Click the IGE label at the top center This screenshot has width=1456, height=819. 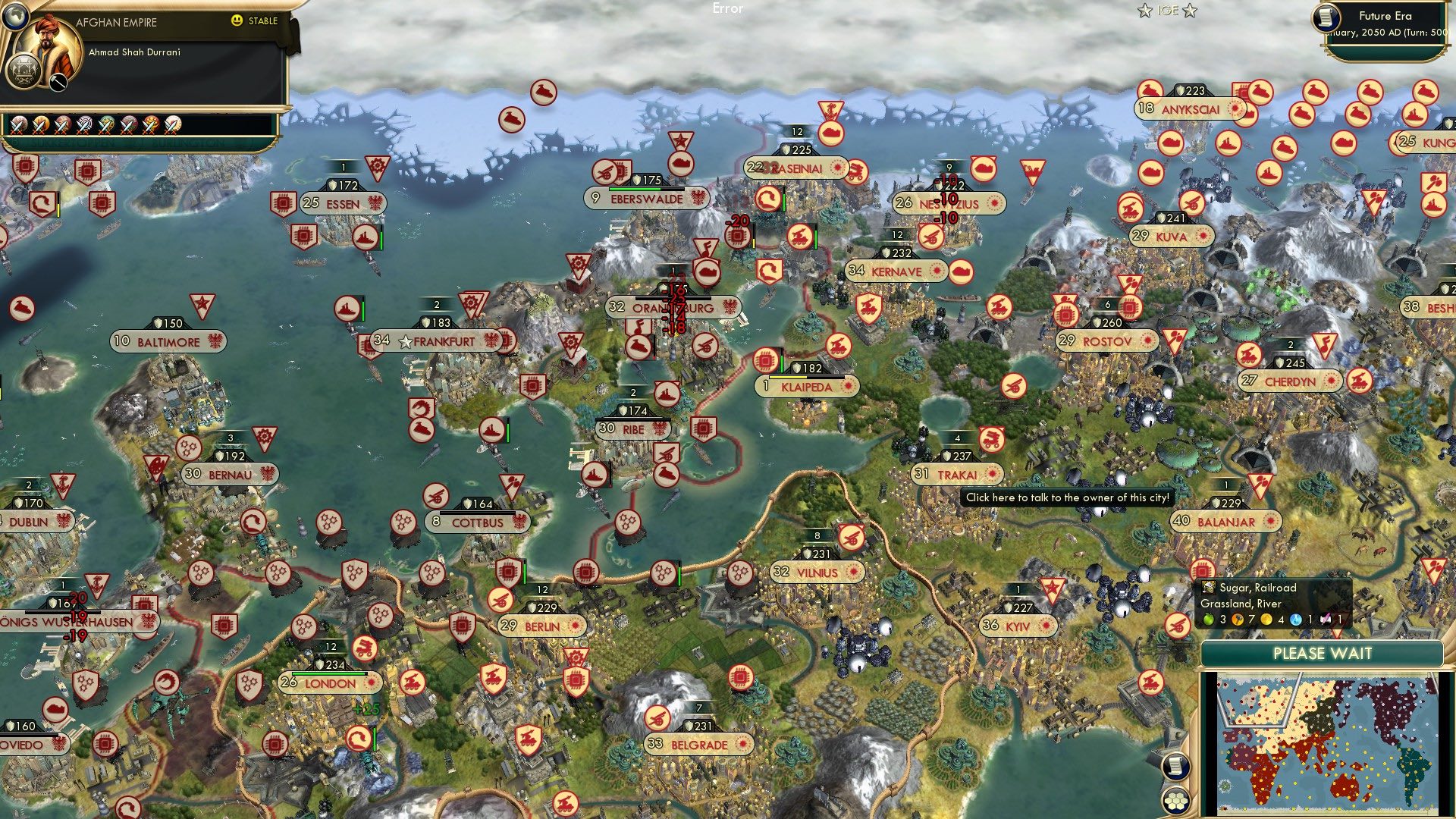(1167, 10)
